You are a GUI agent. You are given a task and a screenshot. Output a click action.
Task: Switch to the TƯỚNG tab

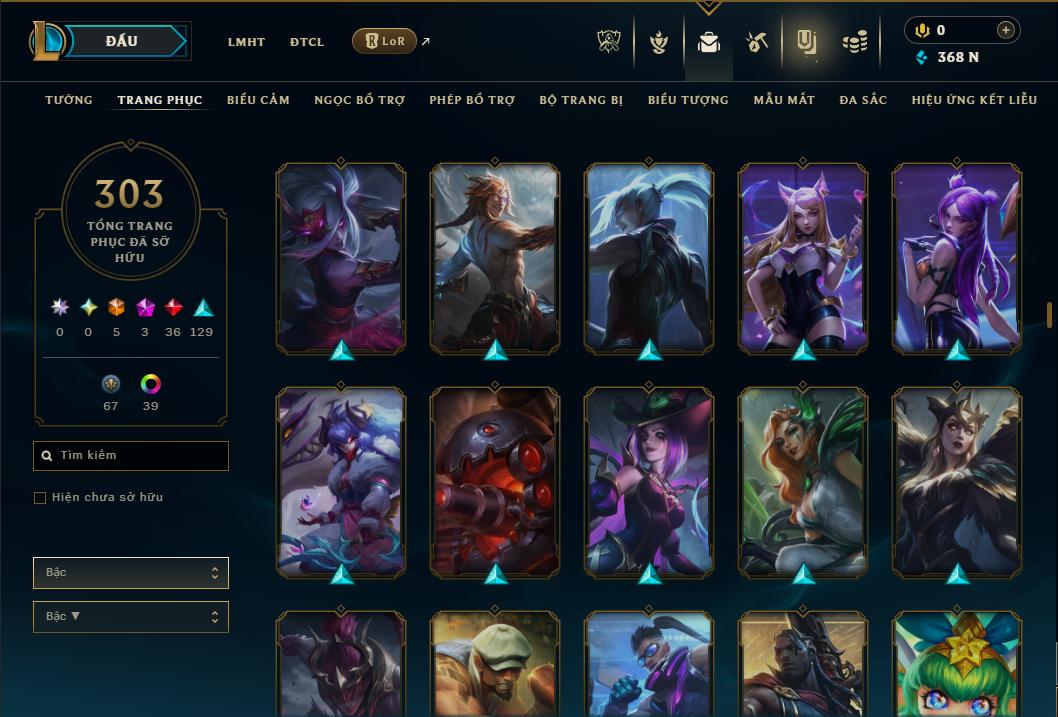[x=69, y=100]
